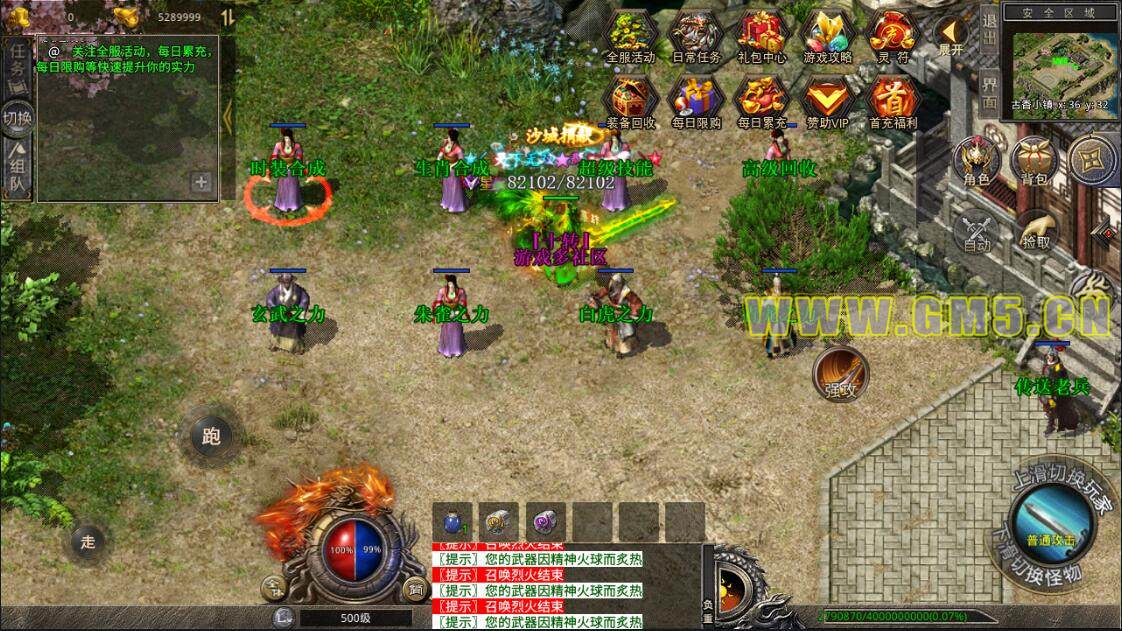
Task: Toggle 自动 auto-combat mode
Action: [x=976, y=232]
